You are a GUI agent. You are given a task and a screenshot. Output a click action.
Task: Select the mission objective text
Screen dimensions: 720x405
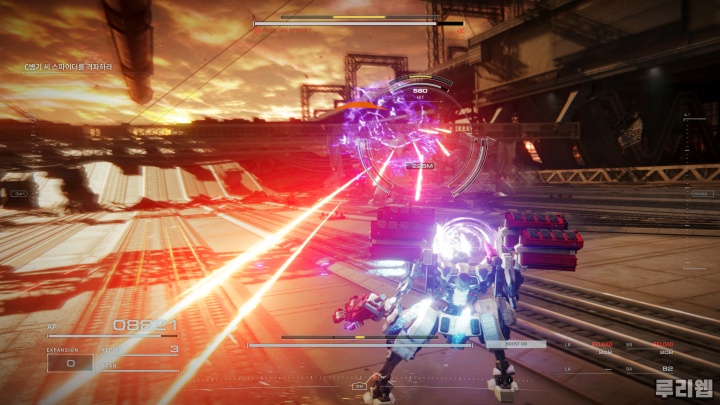click(69, 67)
